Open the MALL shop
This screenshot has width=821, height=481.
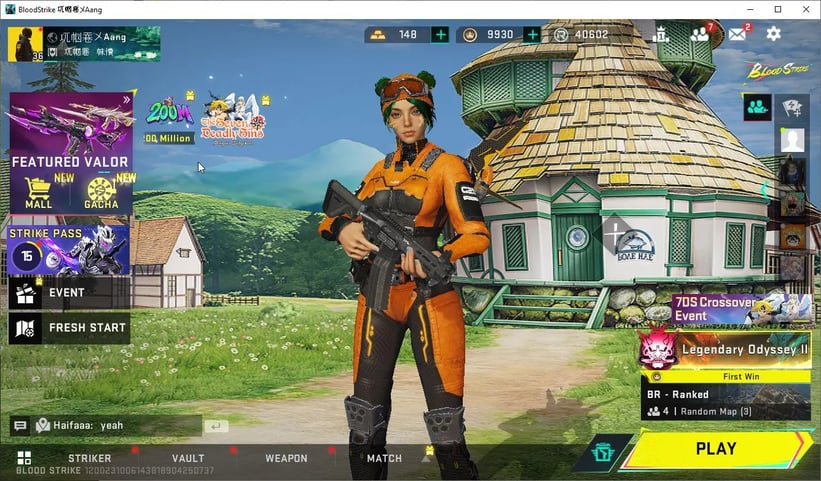coord(39,192)
